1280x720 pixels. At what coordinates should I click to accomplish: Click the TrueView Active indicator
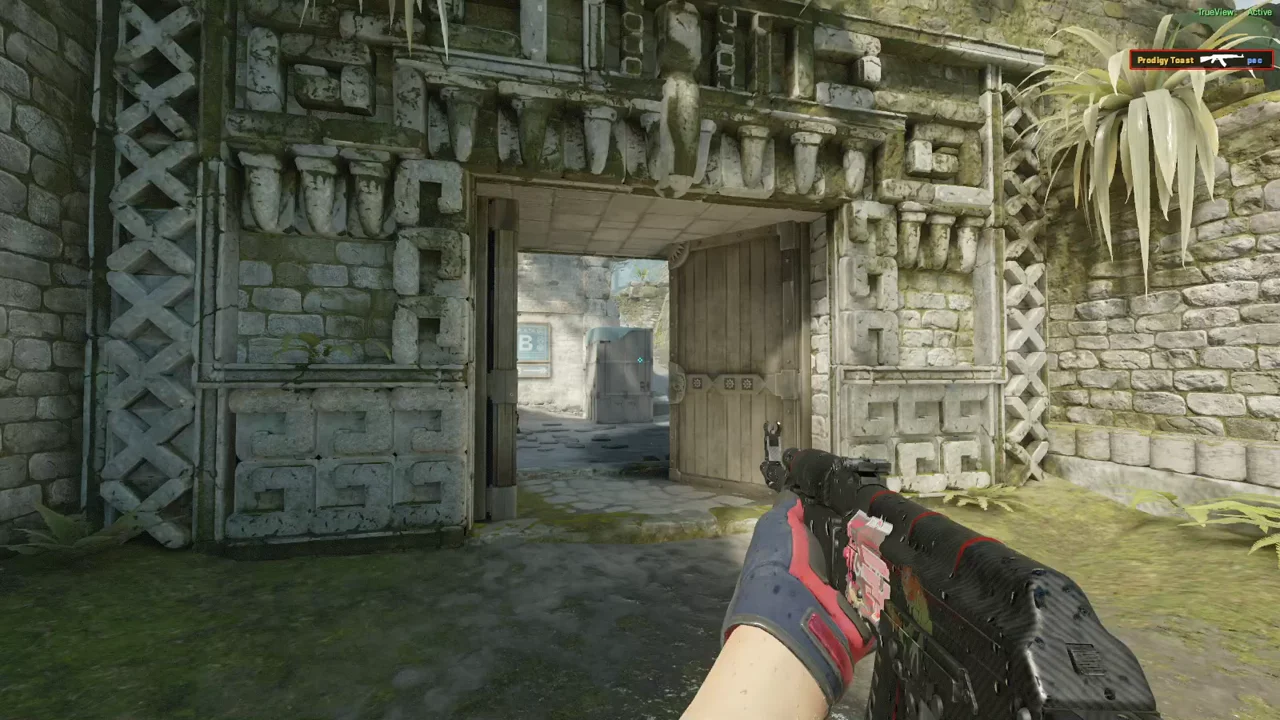(1234, 12)
